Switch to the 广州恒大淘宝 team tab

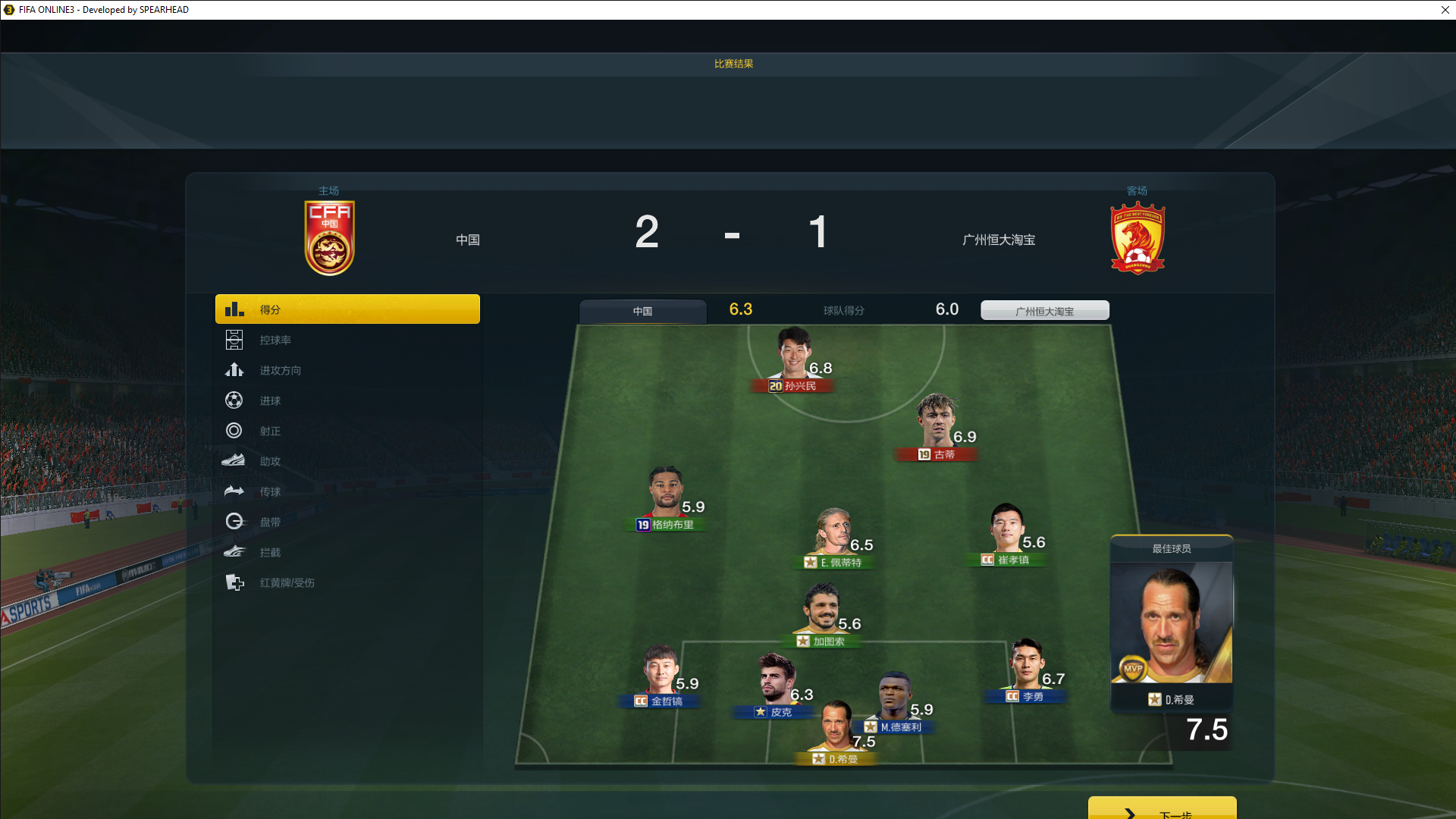(x=1044, y=311)
